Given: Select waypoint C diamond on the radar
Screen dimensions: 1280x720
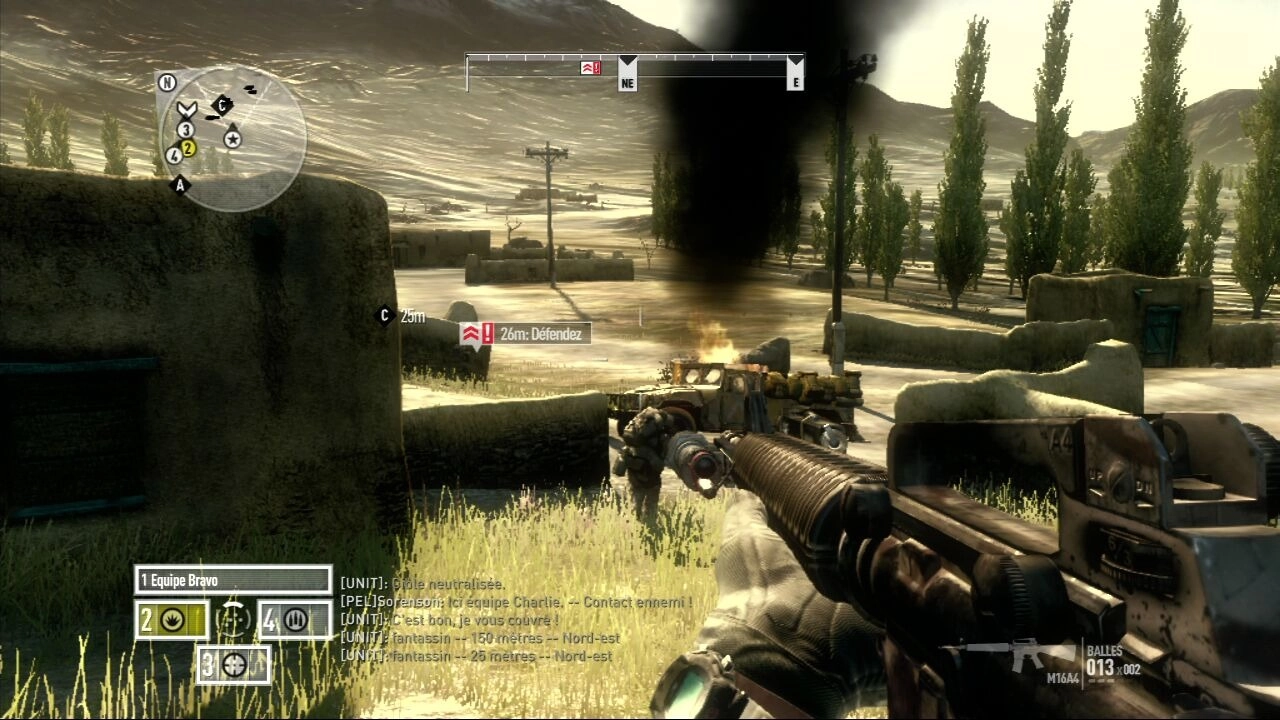Looking at the screenshot, I should 222,104.
